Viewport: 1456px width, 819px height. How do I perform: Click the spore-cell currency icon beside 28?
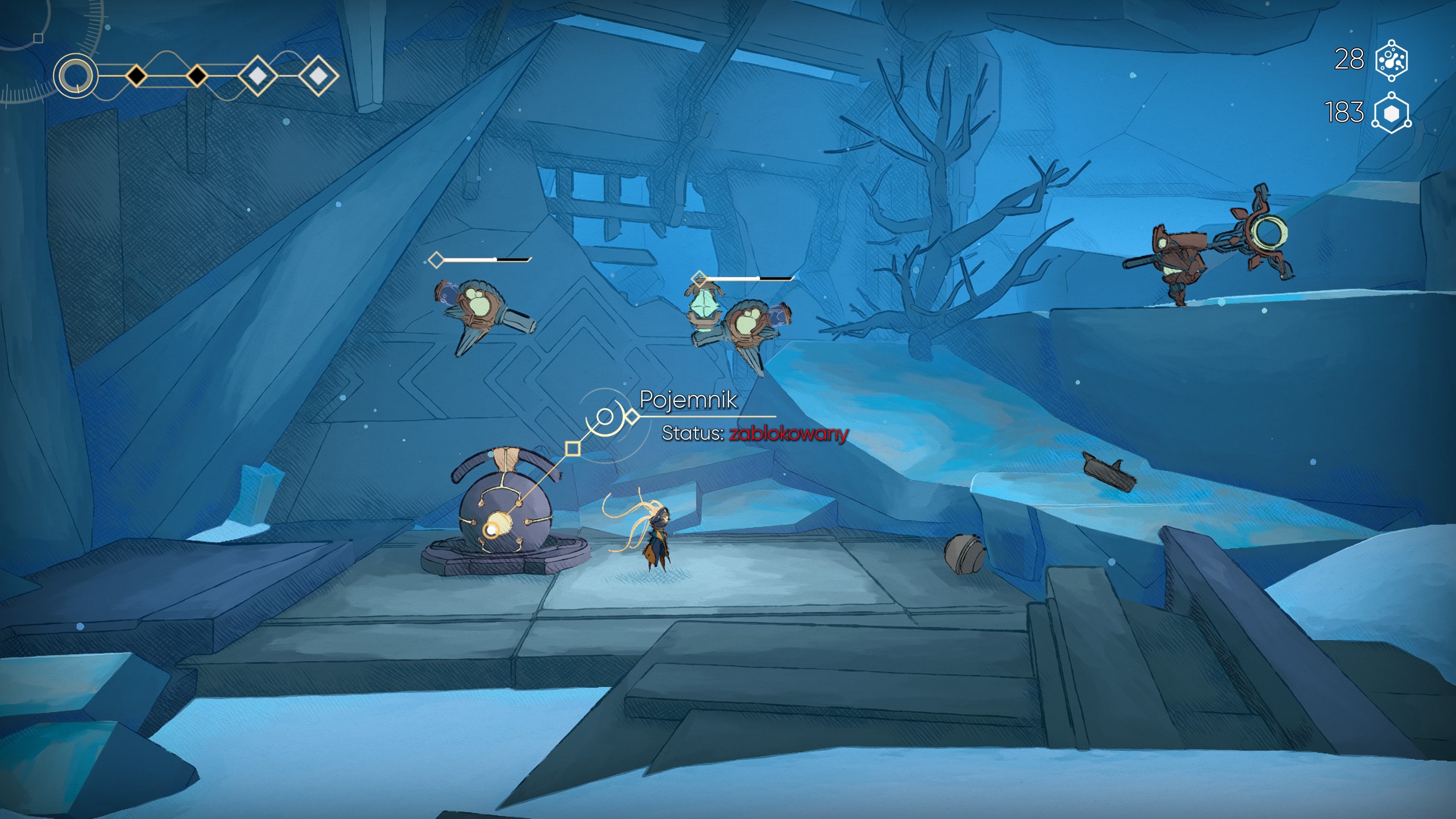click(x=1392, y=60)
